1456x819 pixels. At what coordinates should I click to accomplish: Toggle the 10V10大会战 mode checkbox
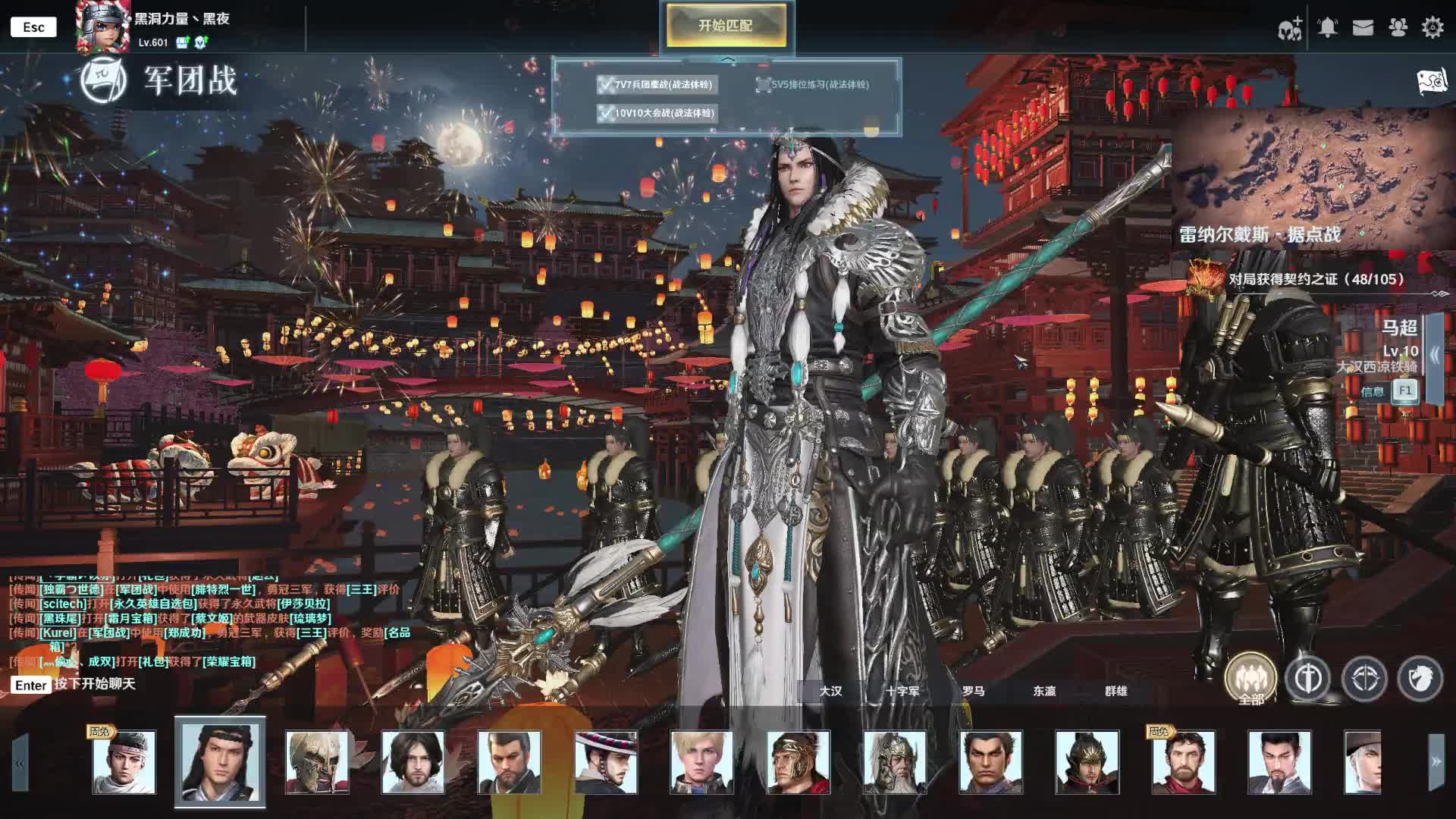(605, 114)
